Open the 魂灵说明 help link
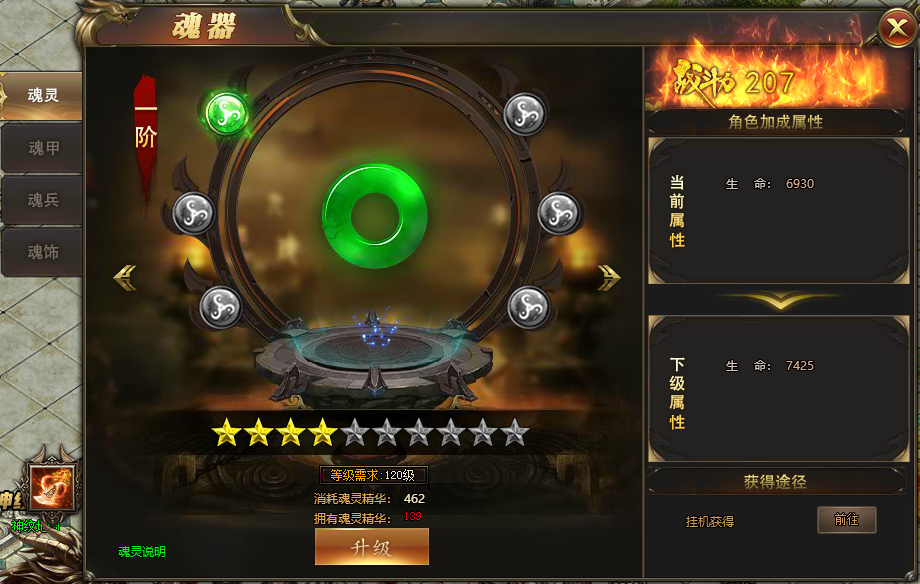Screen dimensions: 920x584 [142, 551]
